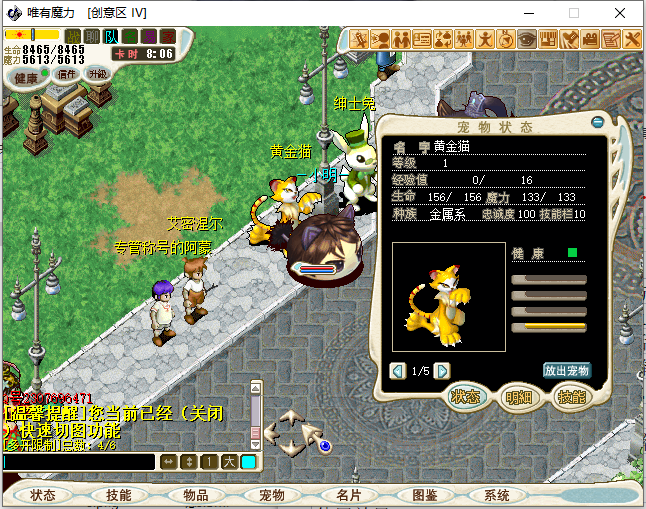Click the 放出宠物 release pet button
Viewport: 646px width, 509px height.
(567, 370)
